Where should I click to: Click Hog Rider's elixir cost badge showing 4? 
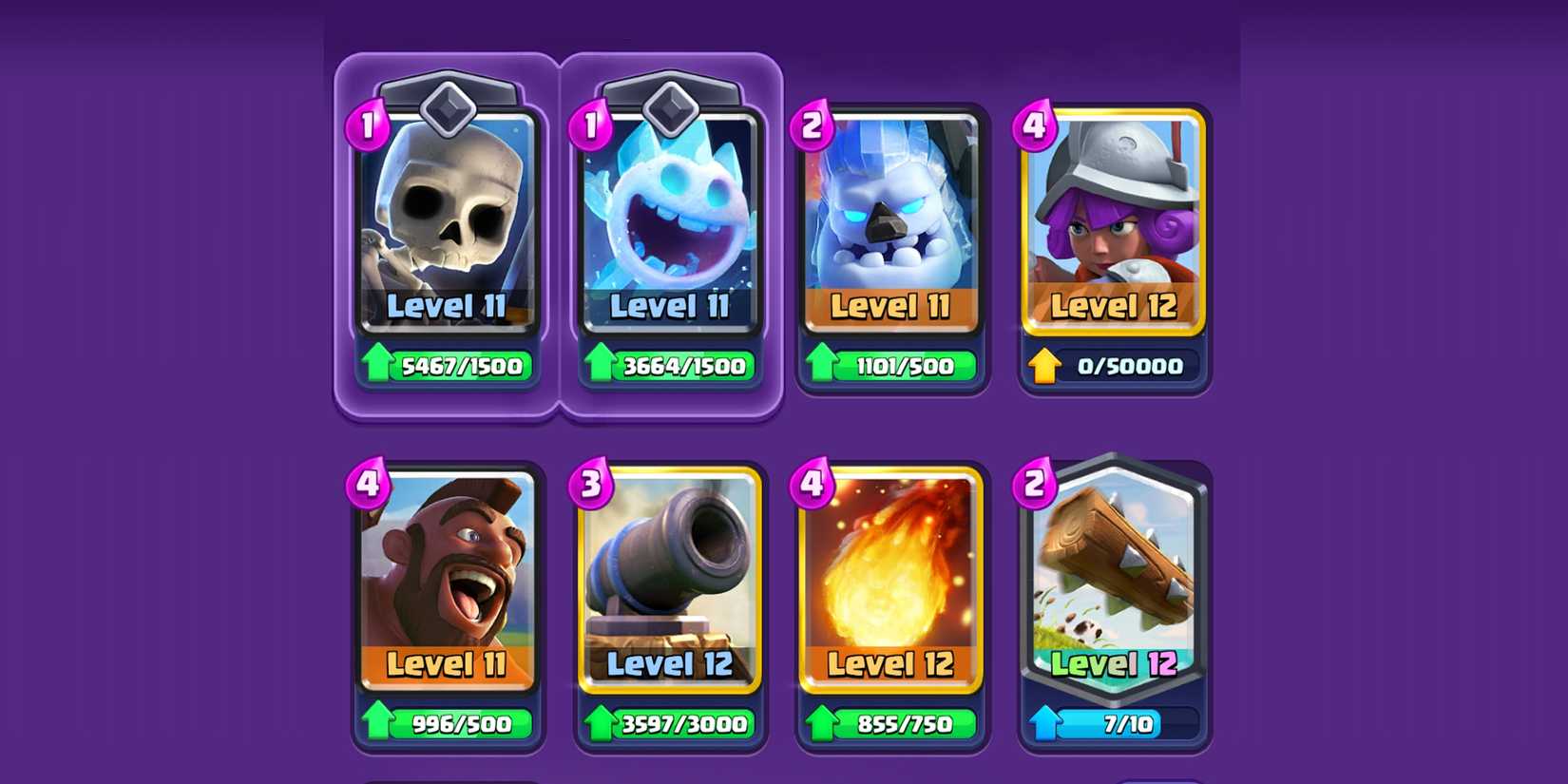[x=369, y=487]
